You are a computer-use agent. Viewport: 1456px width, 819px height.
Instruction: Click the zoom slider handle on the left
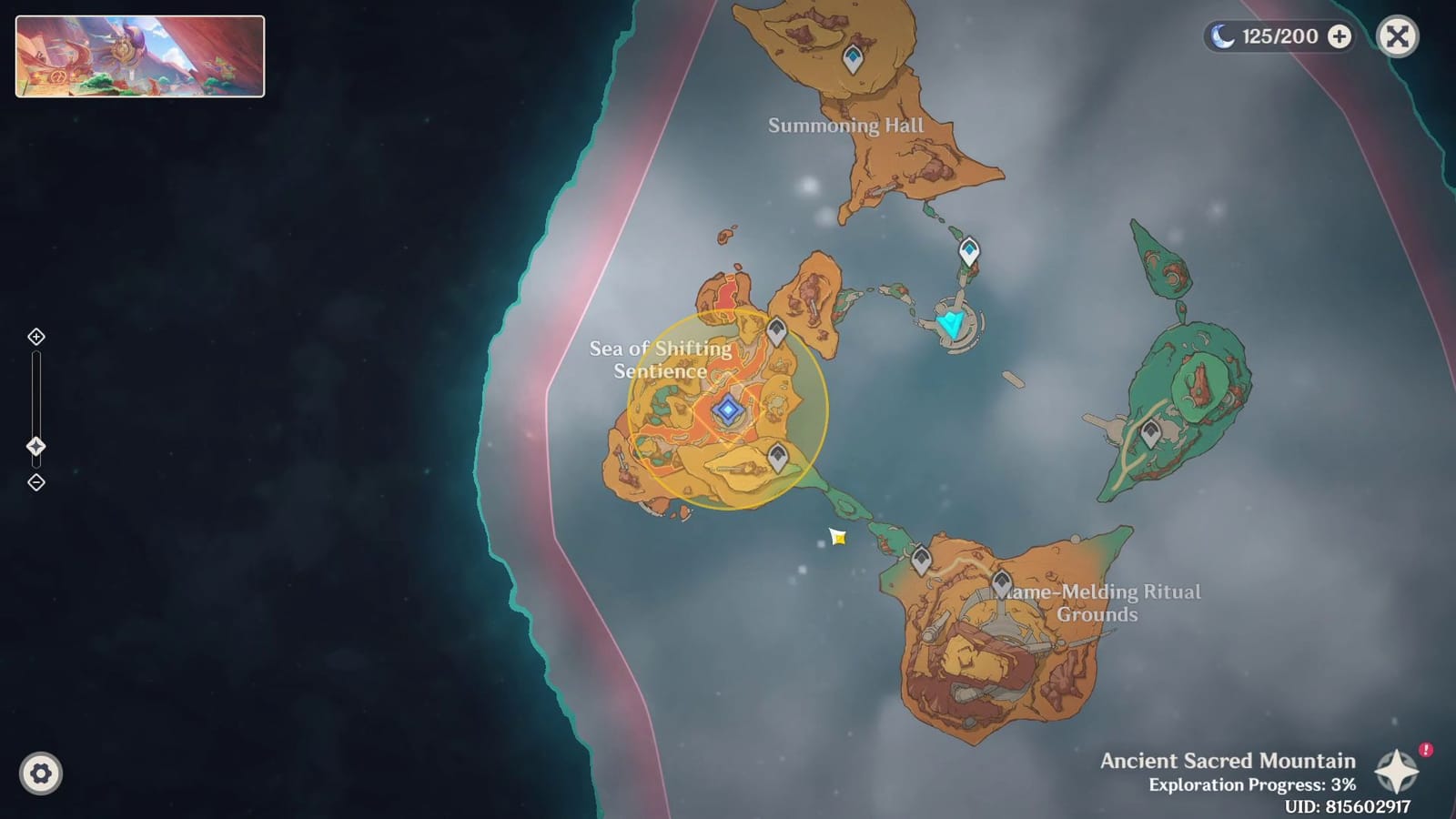pyautogui.click(x=35, y=445)
